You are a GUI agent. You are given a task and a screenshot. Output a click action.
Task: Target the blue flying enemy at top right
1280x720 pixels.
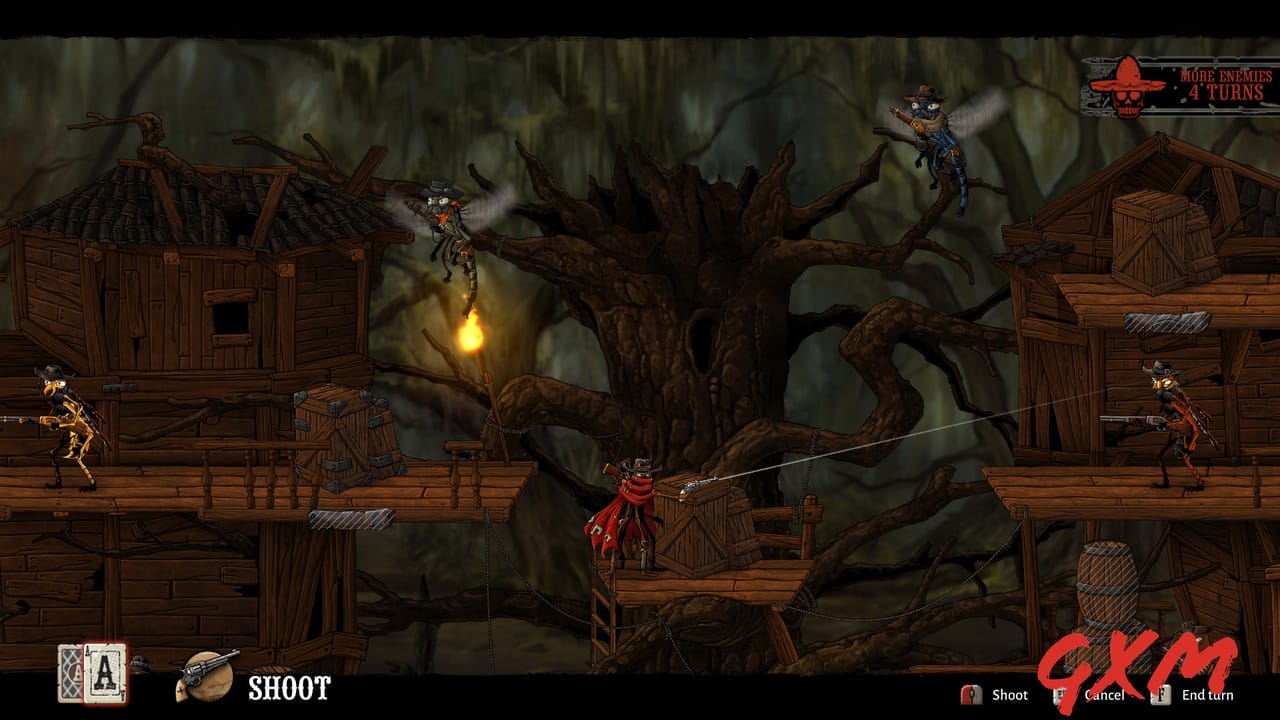coord(935,130)
